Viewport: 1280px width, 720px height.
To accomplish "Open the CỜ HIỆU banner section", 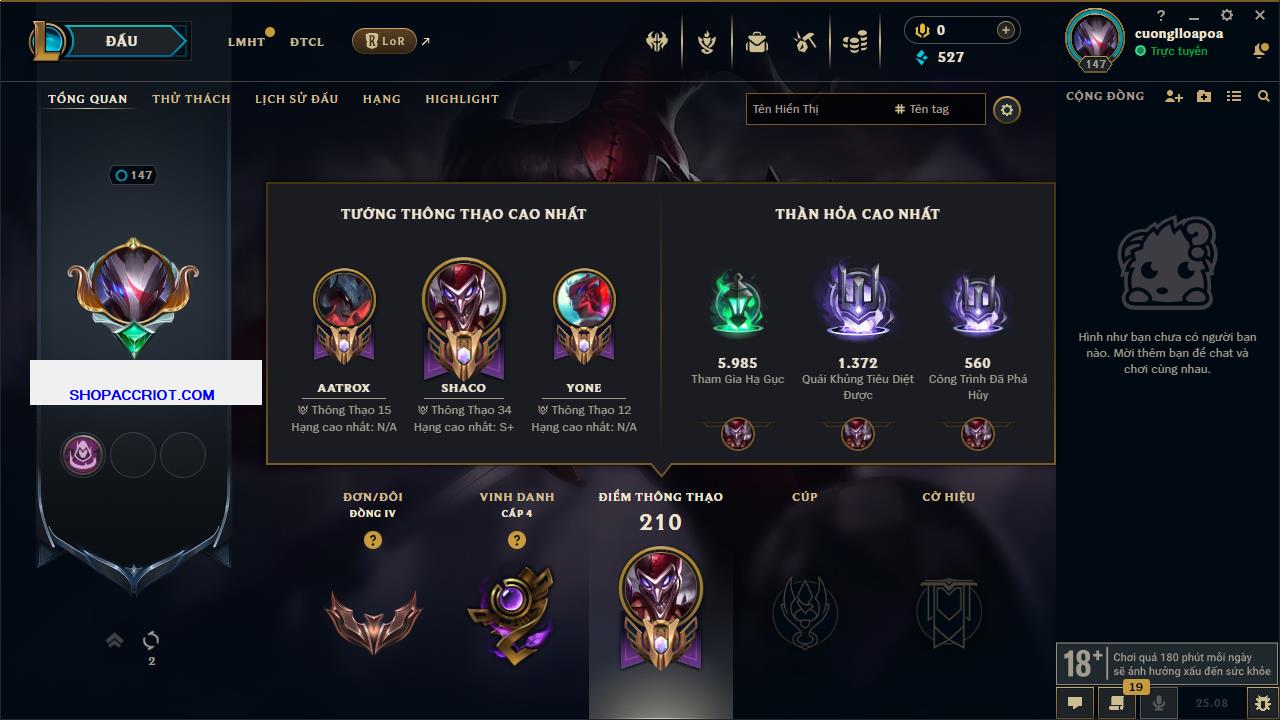I will 948,612.
